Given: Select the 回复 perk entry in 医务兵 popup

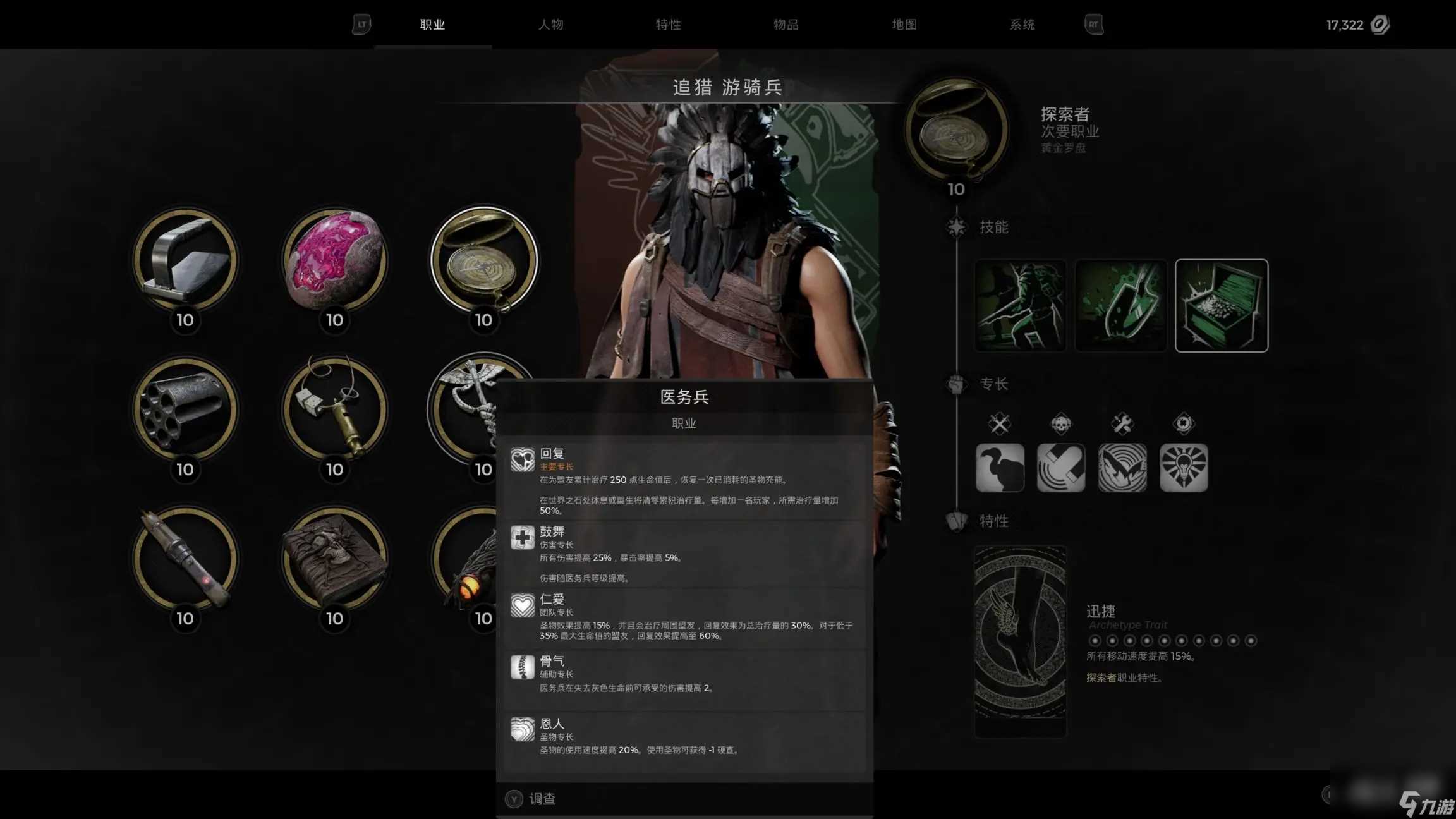Looking at the screenshot, I should click(x=682, y=480).
